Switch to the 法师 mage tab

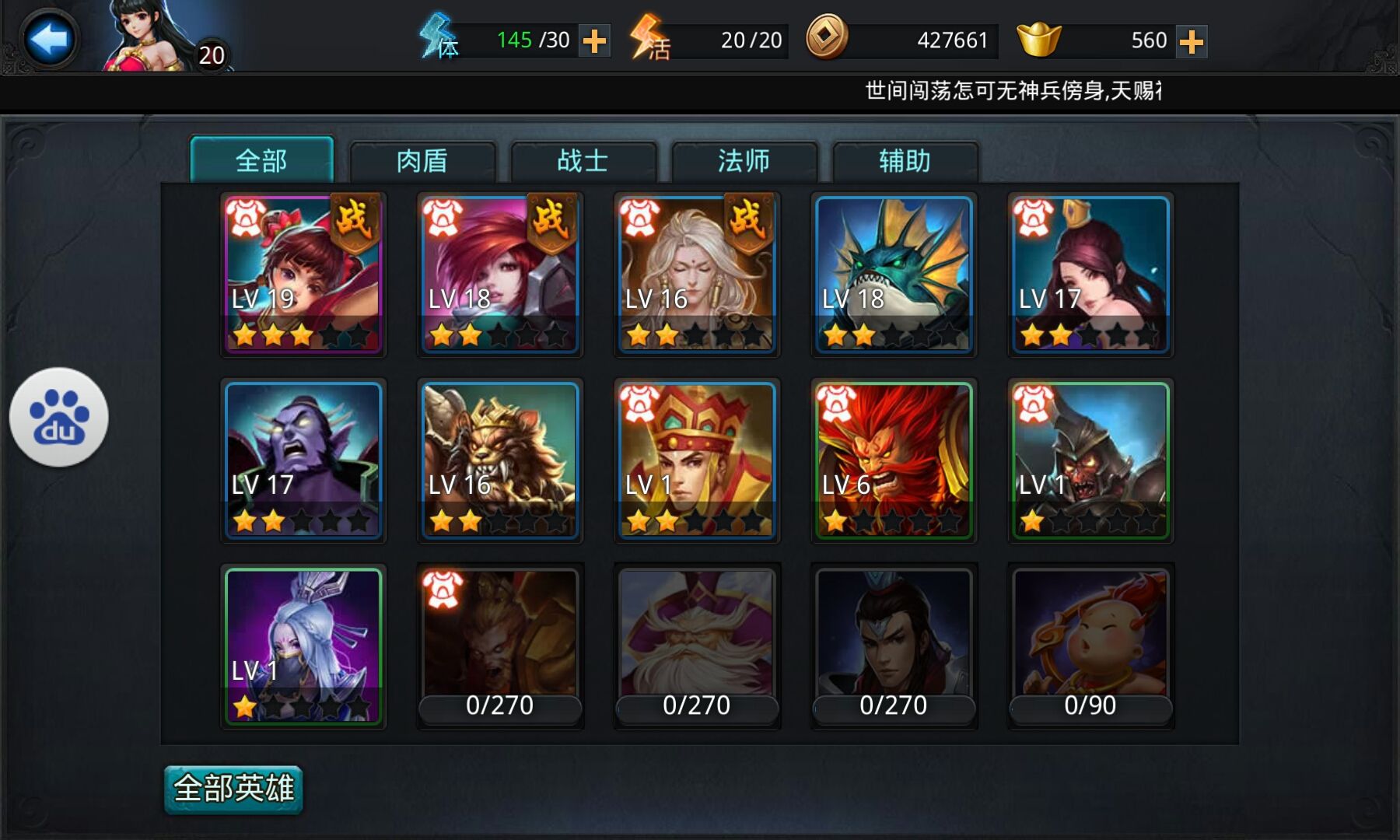click(x=744, y=160)
